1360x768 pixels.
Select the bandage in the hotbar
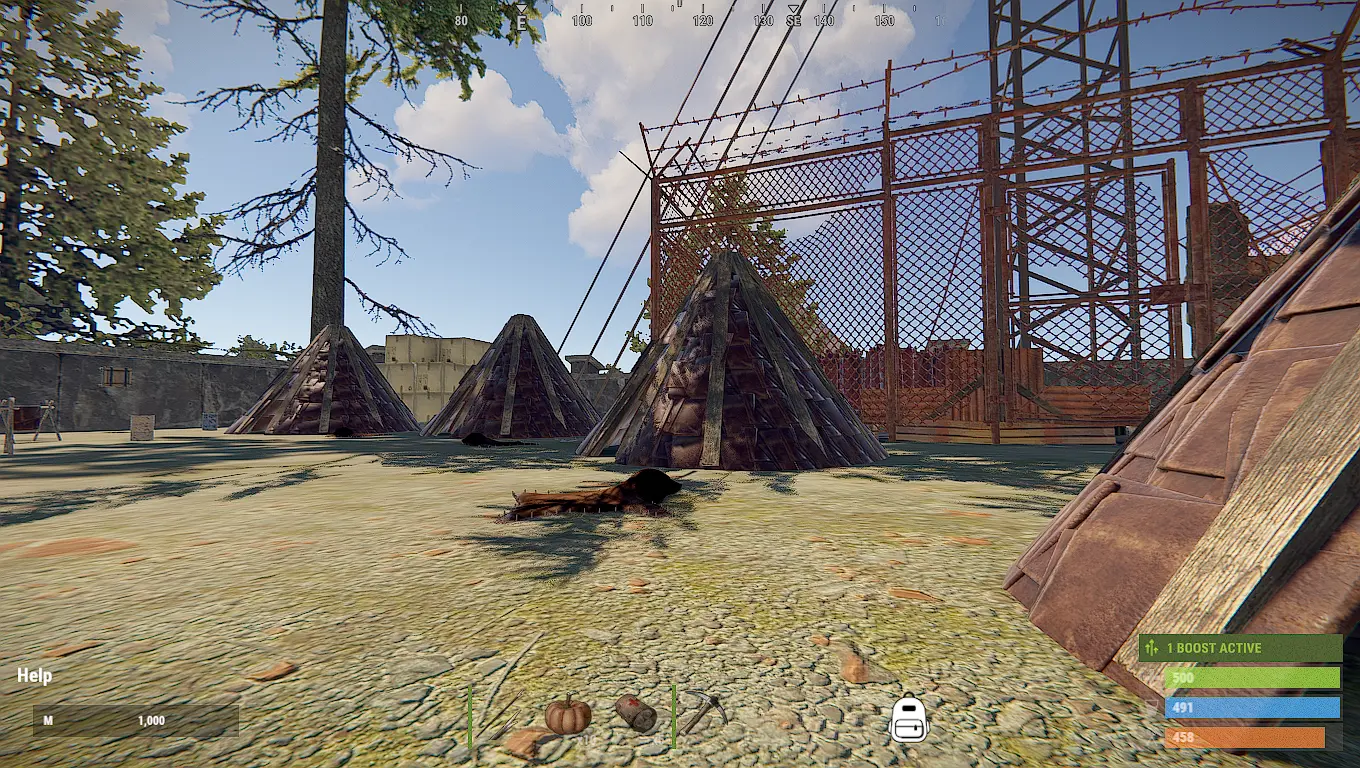click(x=636, y=714)
